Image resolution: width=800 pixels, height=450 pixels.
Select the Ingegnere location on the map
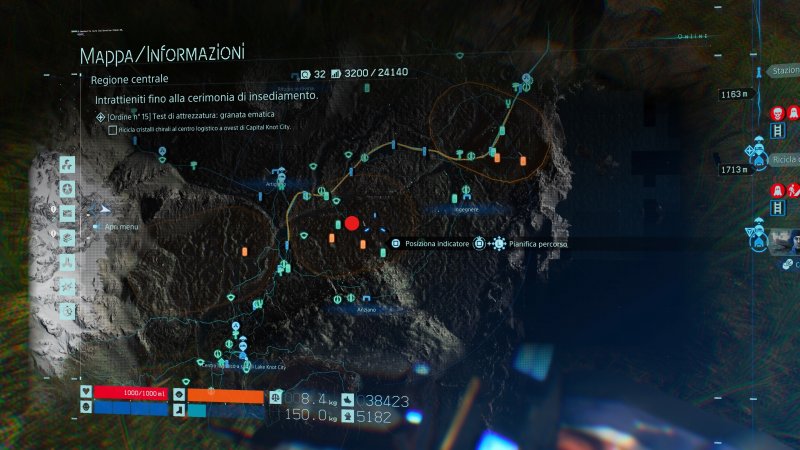point(466,209)
